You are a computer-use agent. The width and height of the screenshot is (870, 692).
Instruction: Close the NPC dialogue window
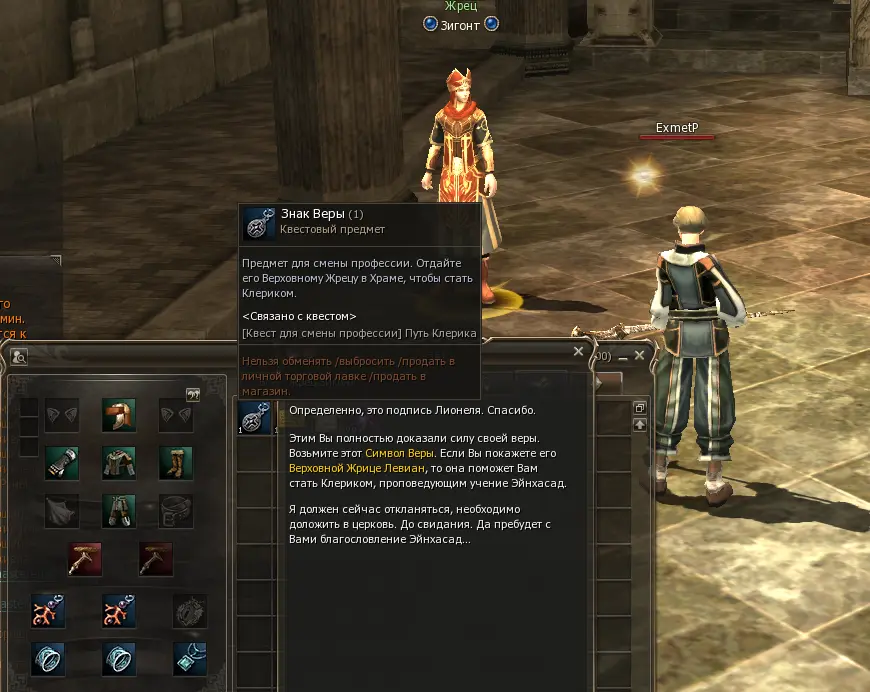coord(578,352)
